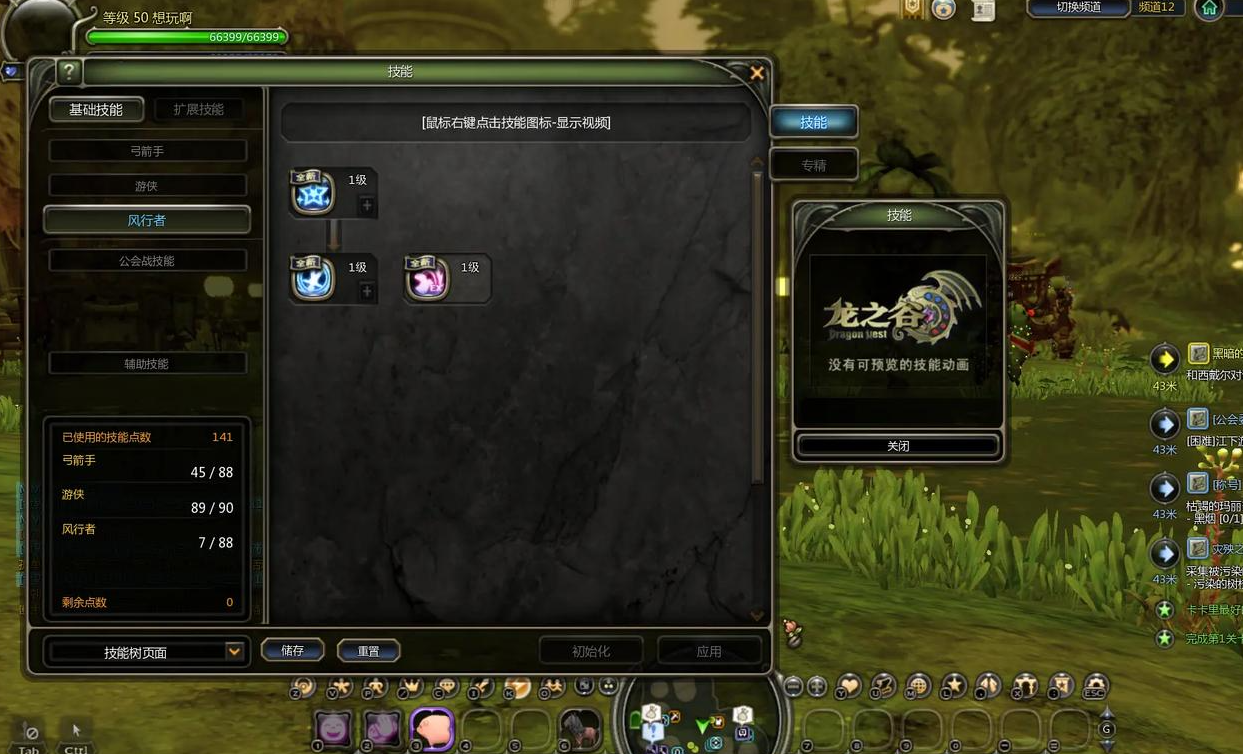This screenshot has height=754, width=1243.
Task: Open the question mark help button
Action: [68, 72]
